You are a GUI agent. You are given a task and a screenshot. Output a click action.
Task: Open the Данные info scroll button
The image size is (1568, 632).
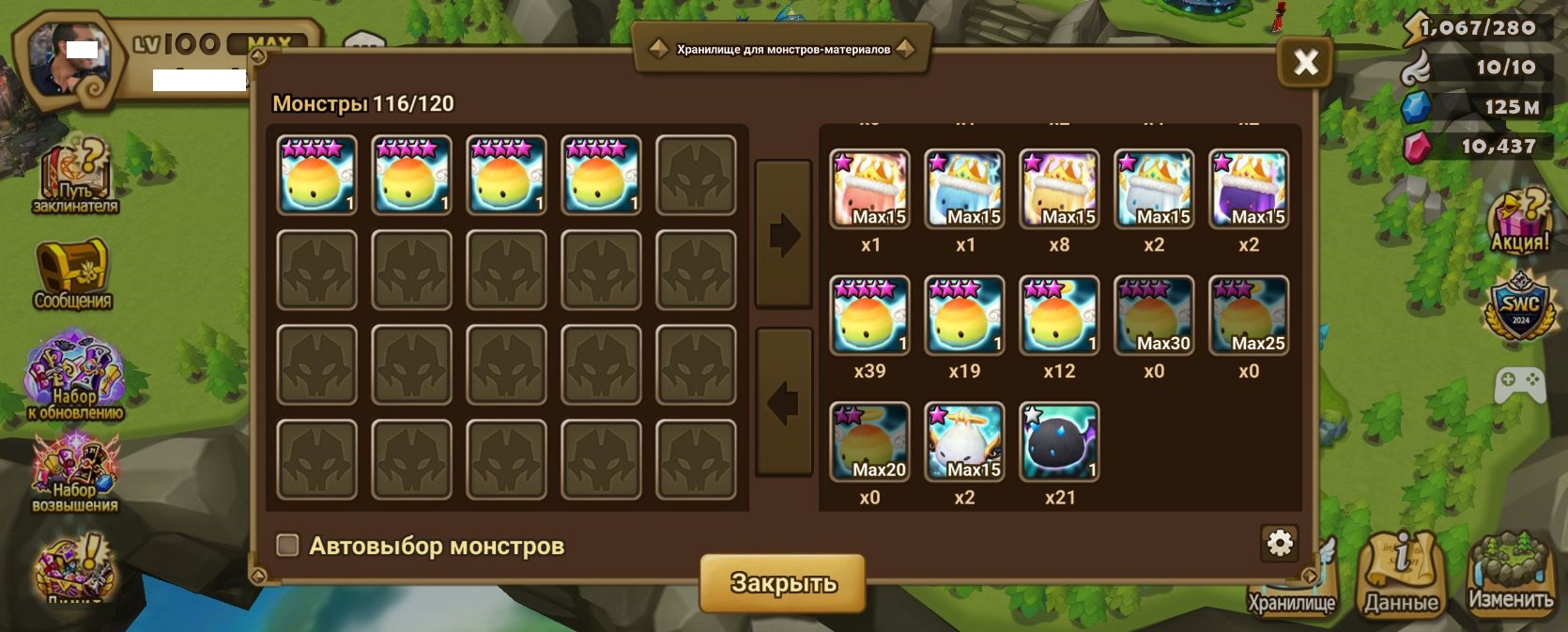click(x=1401, y=575)
